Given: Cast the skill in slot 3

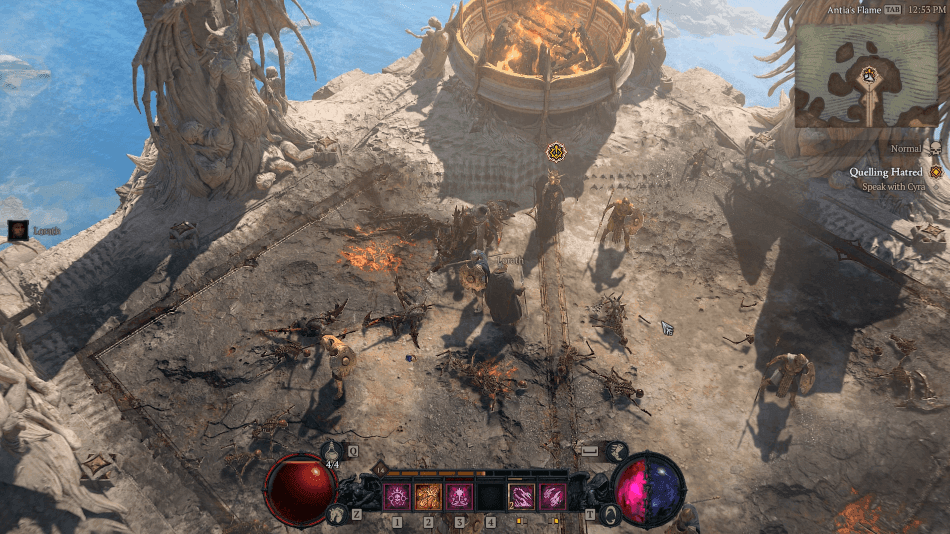Looking at the screenshot, I should tap(459, 496).
